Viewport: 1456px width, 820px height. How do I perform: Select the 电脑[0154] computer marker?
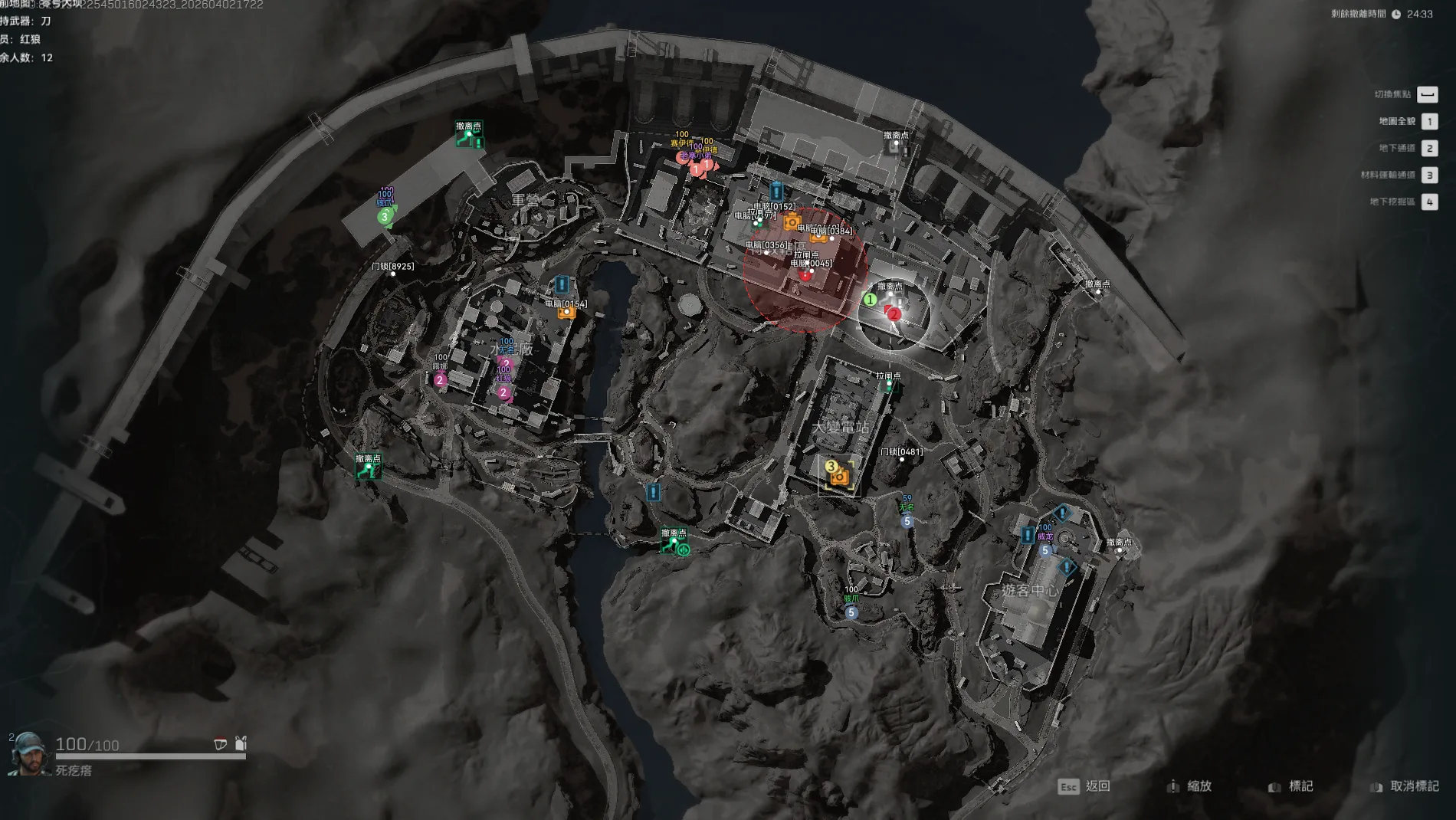(x=566, y=313)
